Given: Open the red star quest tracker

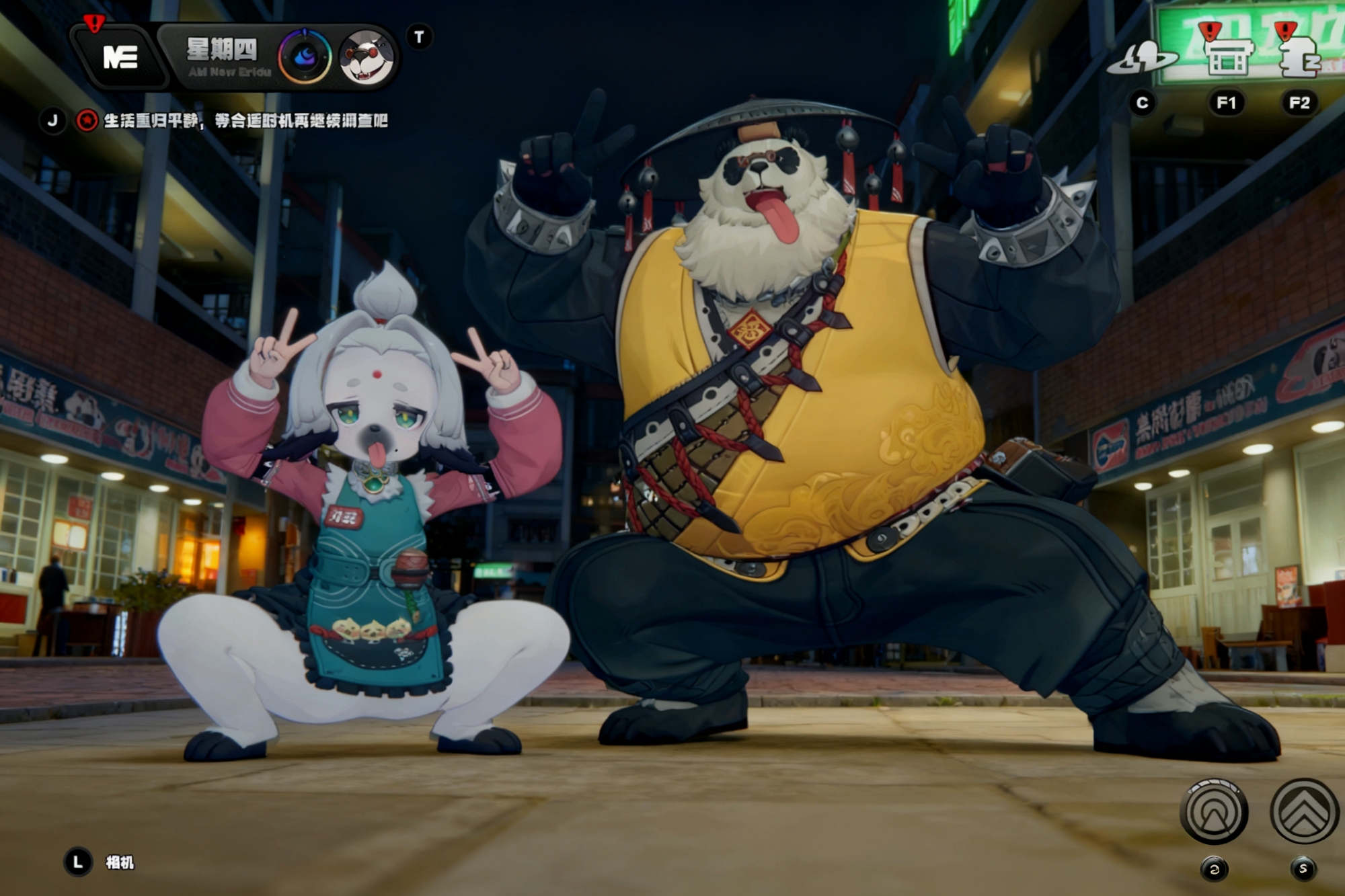Looking at the screenshot, I should click(87, 121).
